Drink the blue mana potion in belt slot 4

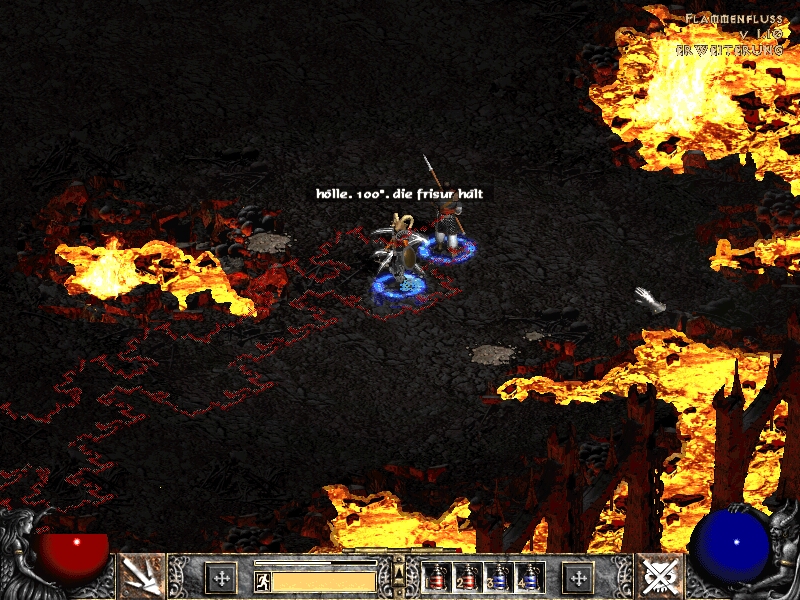(530, 576)
